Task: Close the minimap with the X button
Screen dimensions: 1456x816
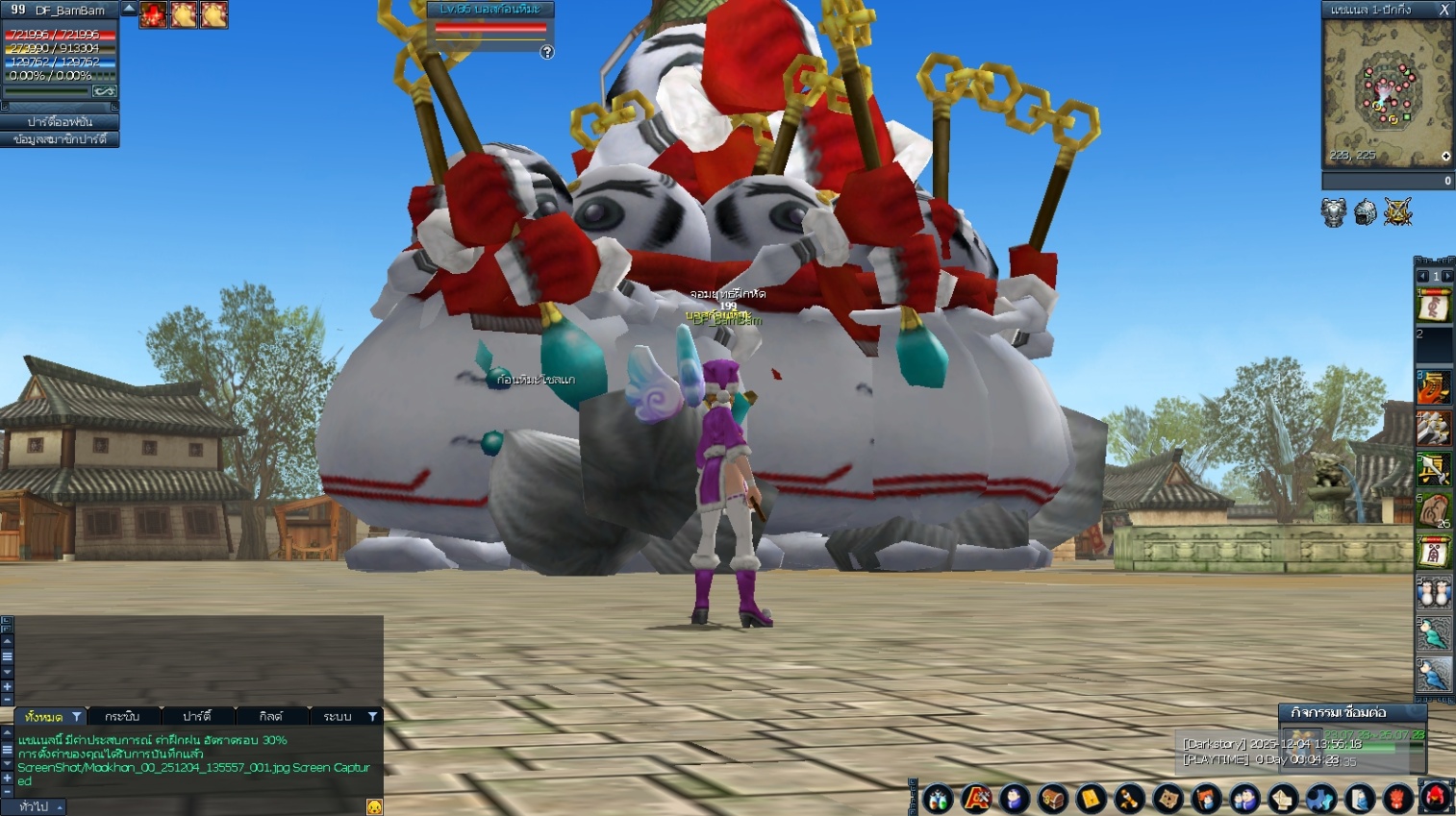Action: tap(1443, 10)
